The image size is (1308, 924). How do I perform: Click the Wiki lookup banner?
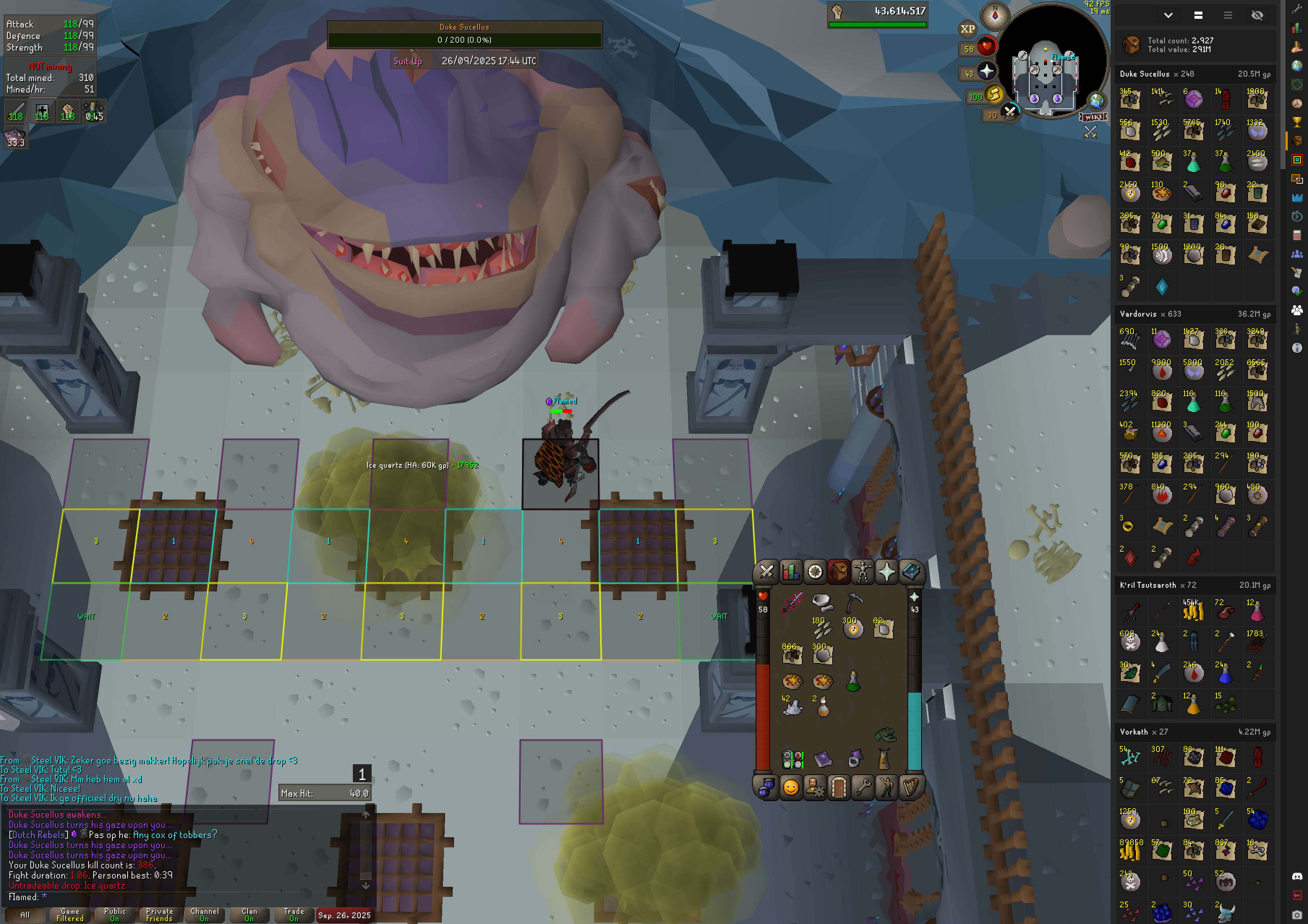(x=1093, y=117)
